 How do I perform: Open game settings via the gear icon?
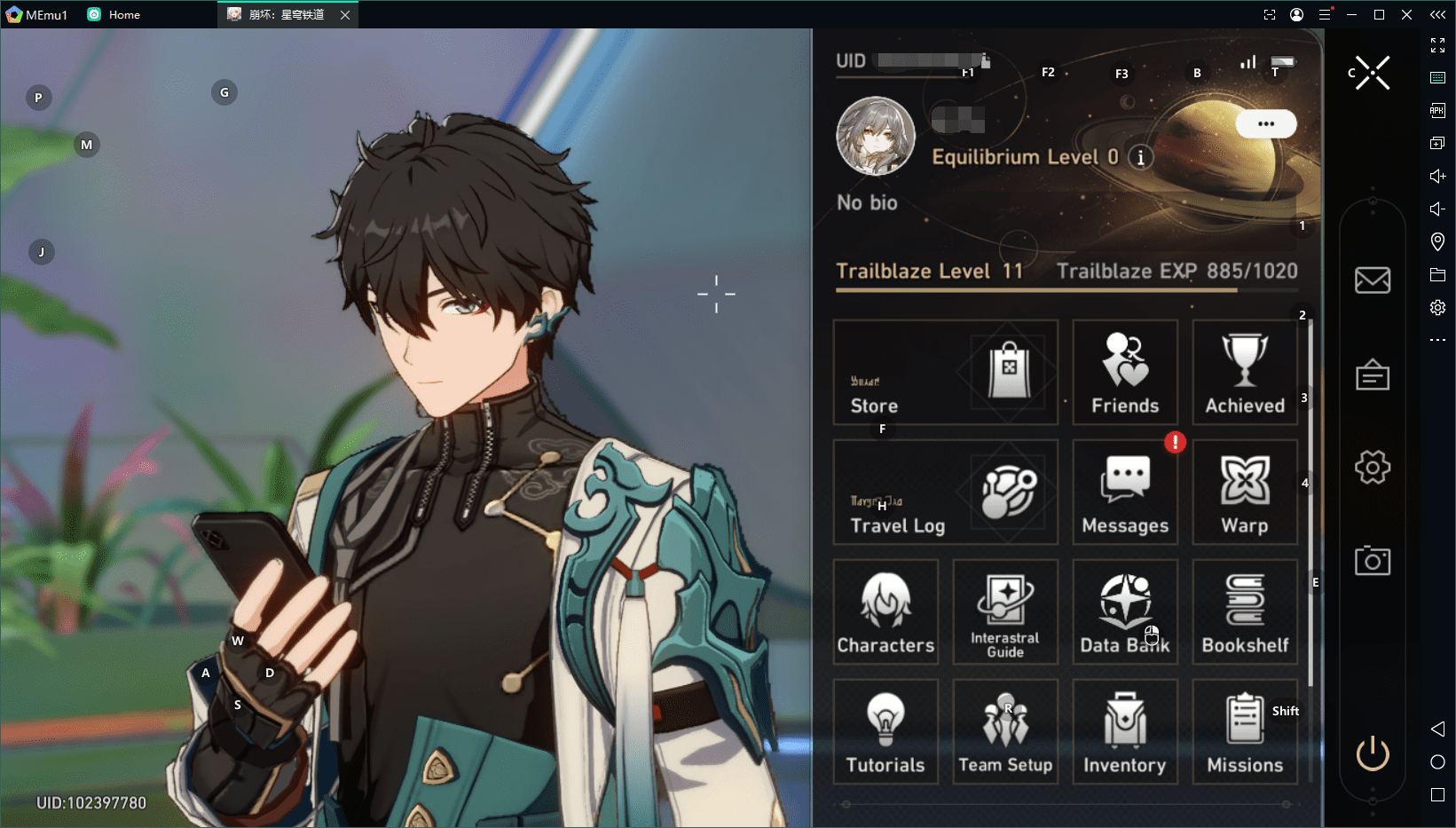(1373, 467)
